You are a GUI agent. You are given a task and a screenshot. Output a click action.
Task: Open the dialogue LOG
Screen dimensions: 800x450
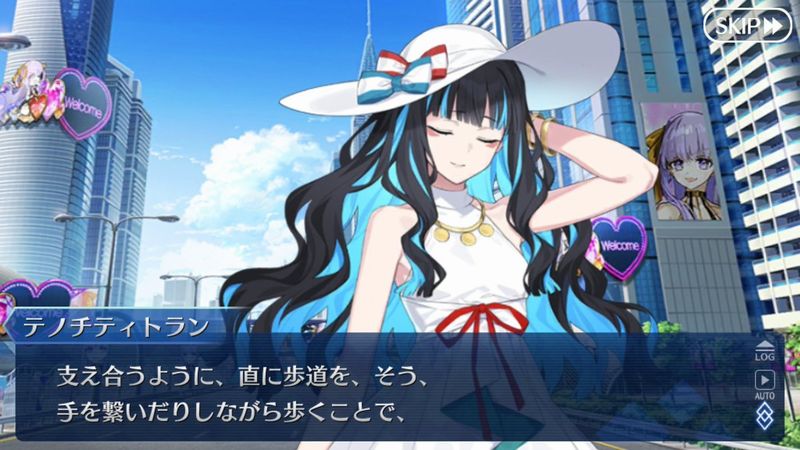(766, 349)
